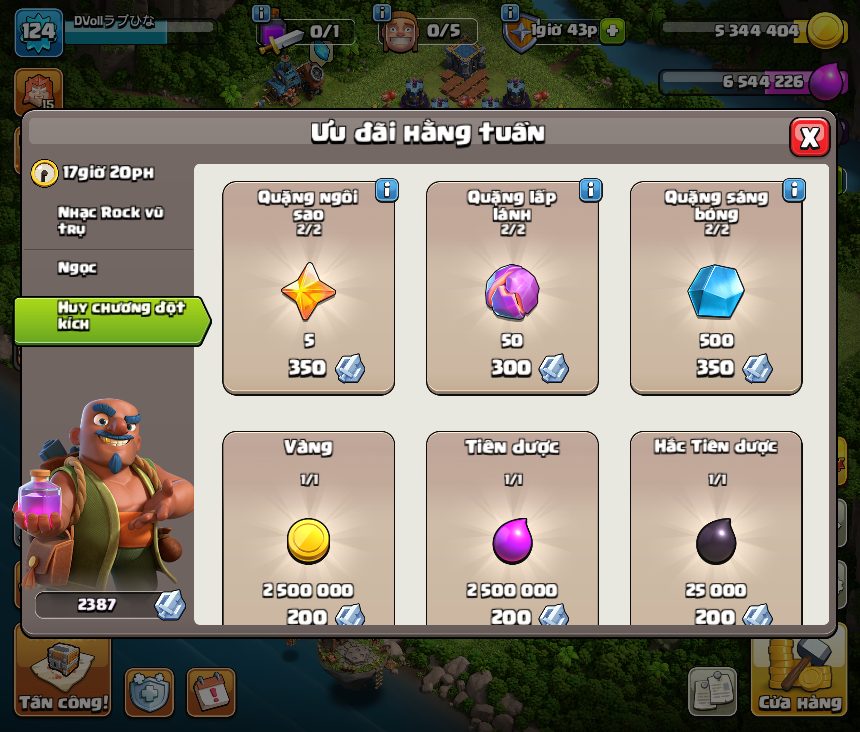
Task: Open the level 124 player profile
Action: tap(38, 31)
